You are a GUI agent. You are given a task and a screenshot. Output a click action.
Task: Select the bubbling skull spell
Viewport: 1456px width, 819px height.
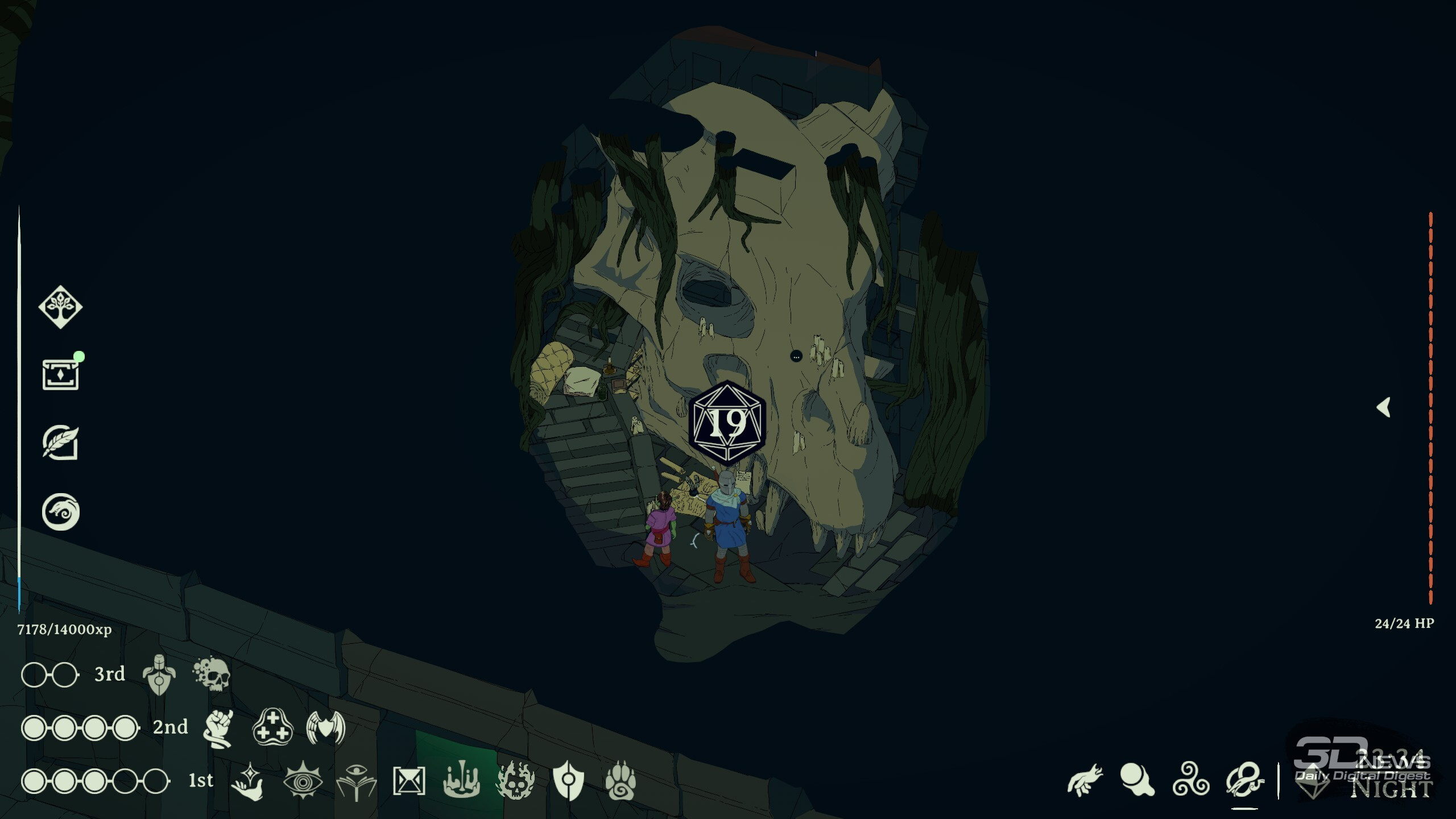[x=212, y=675]
